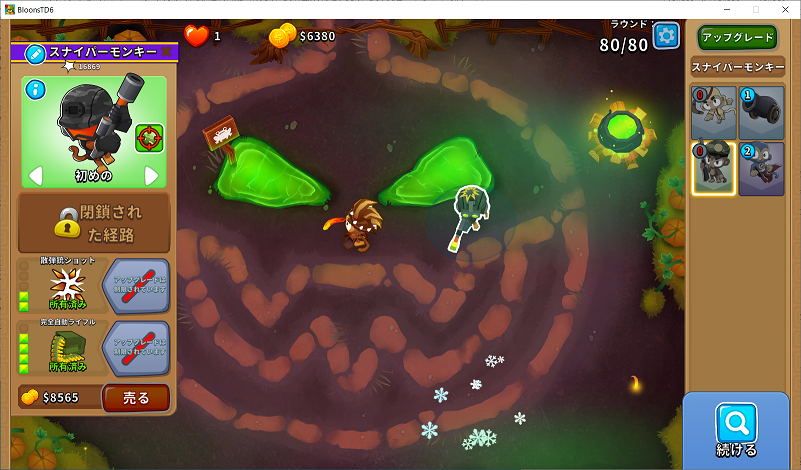Sell the Sniper Monkey with 売る button
Image resolution: width=801 pixels, height=470 pixels.
pos(135,398)
